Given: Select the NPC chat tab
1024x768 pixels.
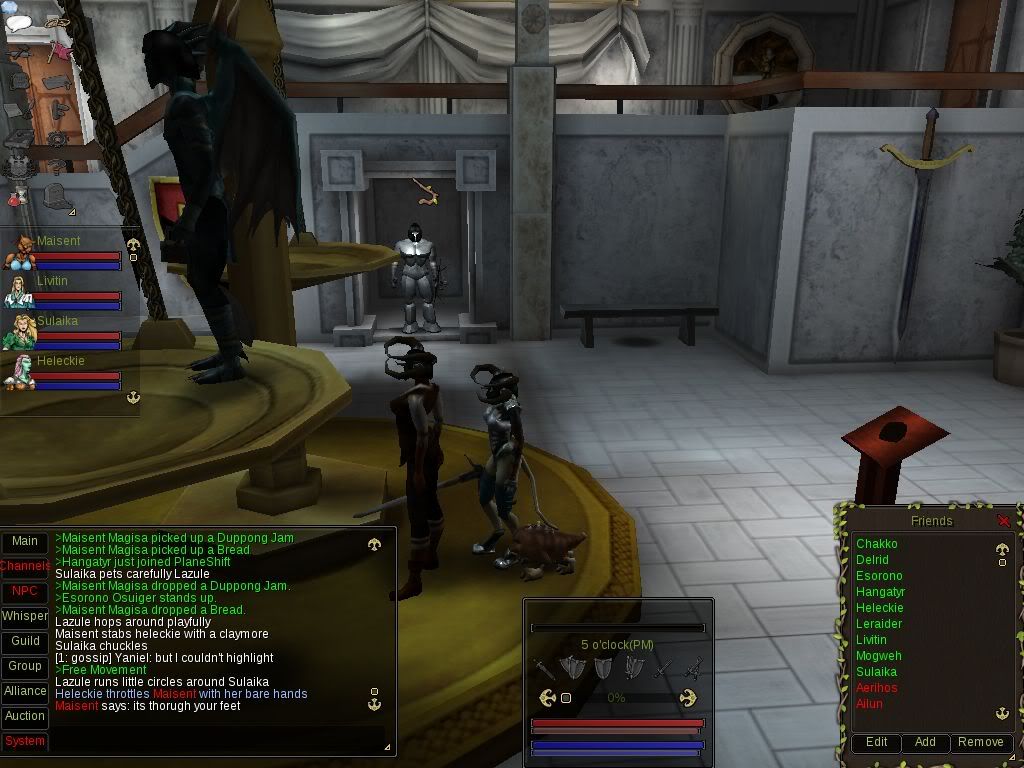Looking at the screenshot, I should click(25, 591).
